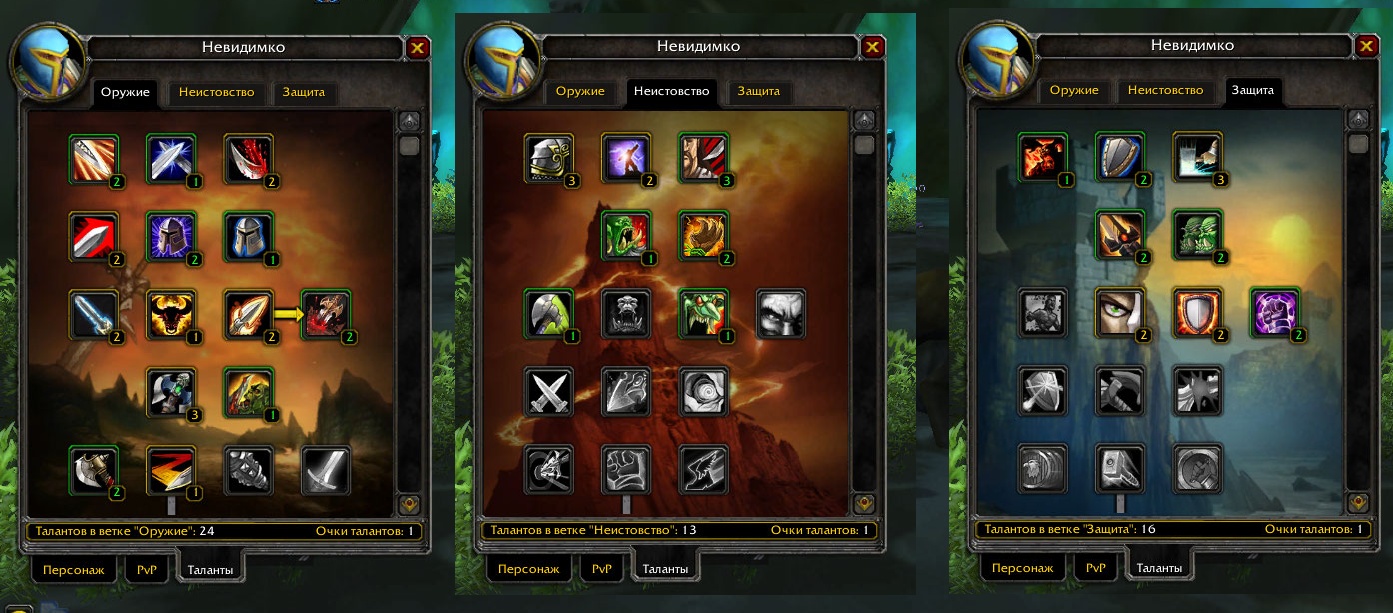Select the Armored to the Teeth helmet talent
This screenshot has width=1393, height=613.
point(548,157)
